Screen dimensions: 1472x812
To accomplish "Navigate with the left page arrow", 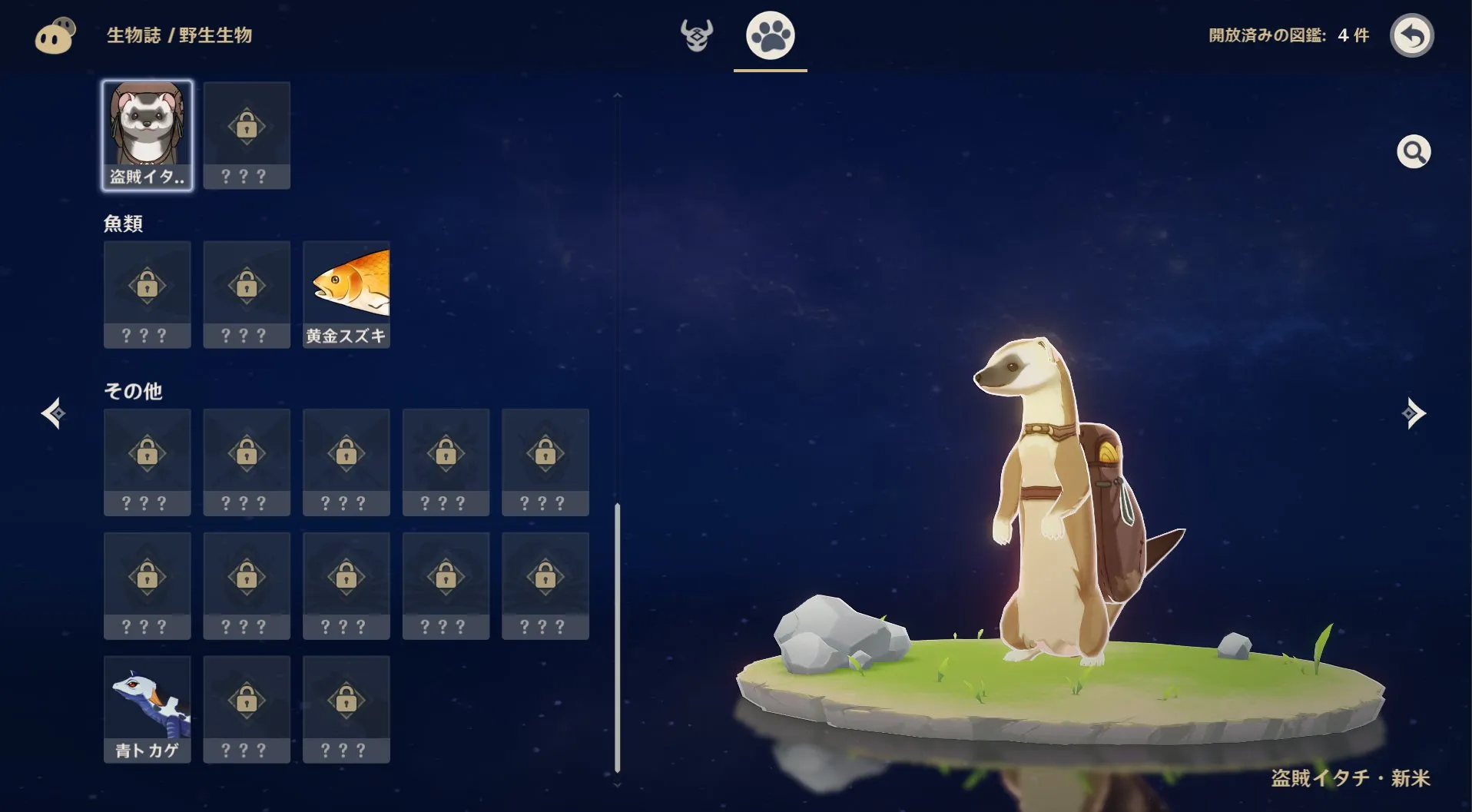I will pos(51,413).
